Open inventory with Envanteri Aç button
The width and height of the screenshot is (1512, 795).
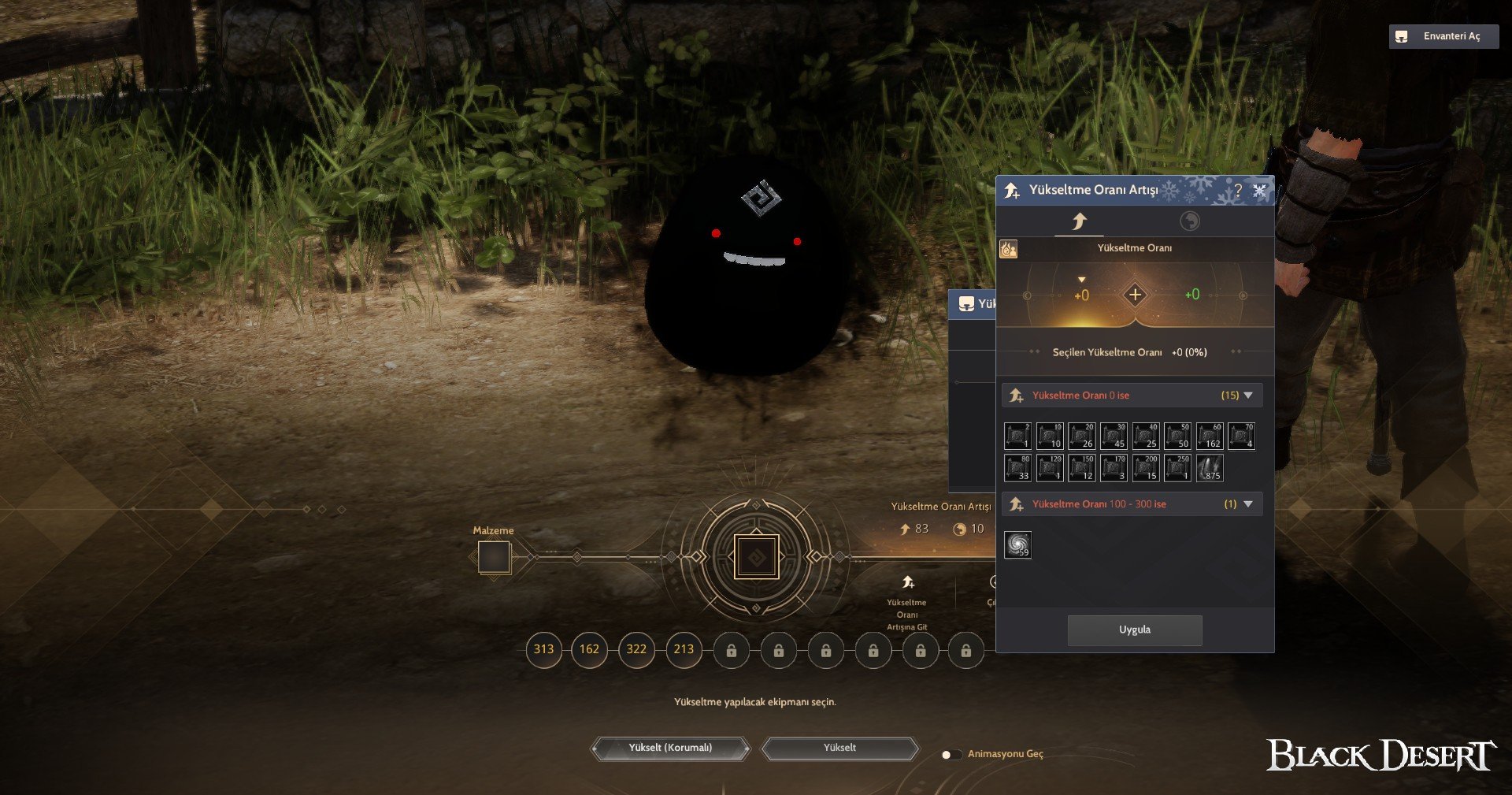[x=1443, y=36]
